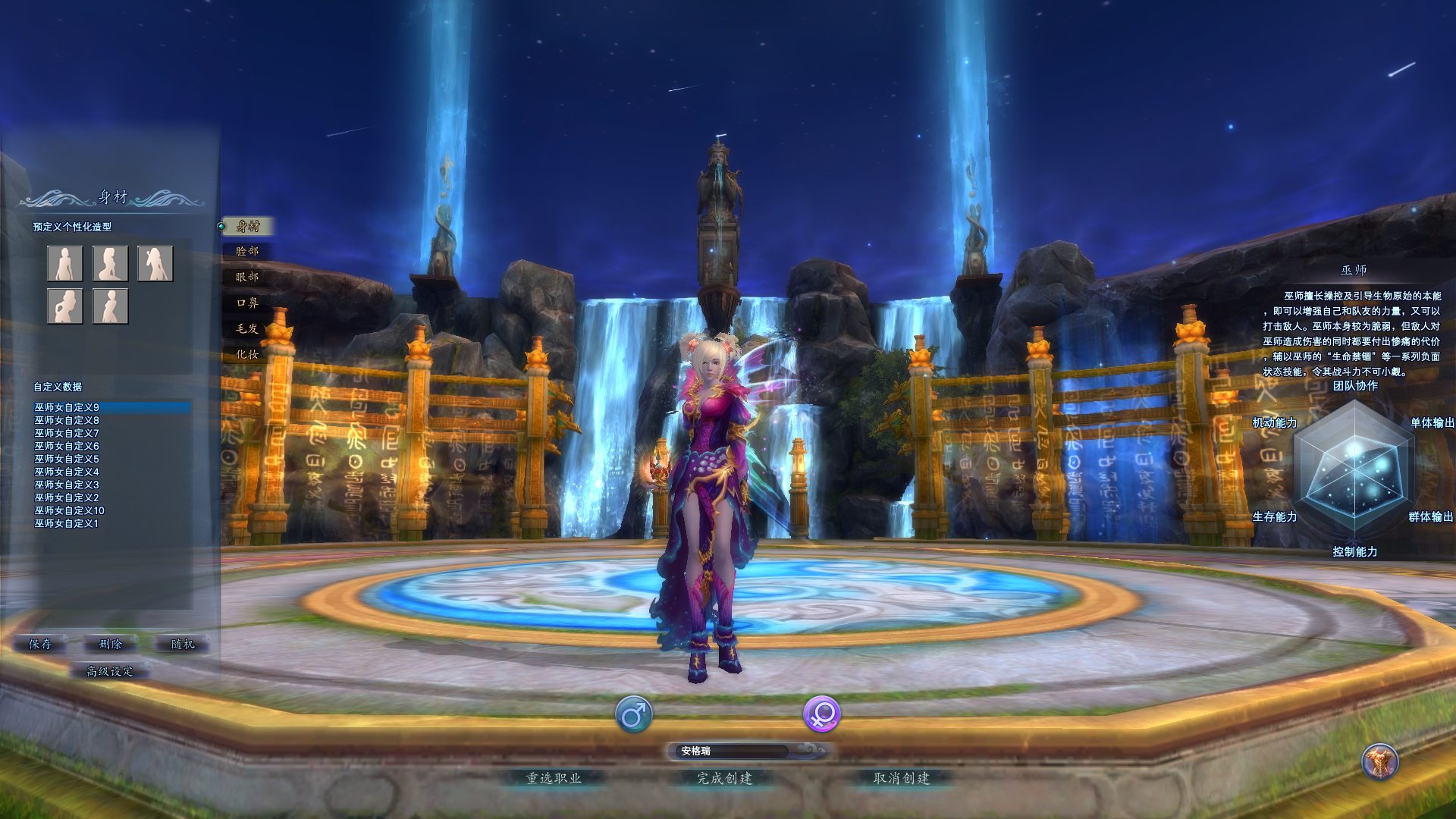Choose the first preset body silhouette thumbnail
Image resolution: width=1456 pixels, height=819 pixels.
(x=65, y=263)
